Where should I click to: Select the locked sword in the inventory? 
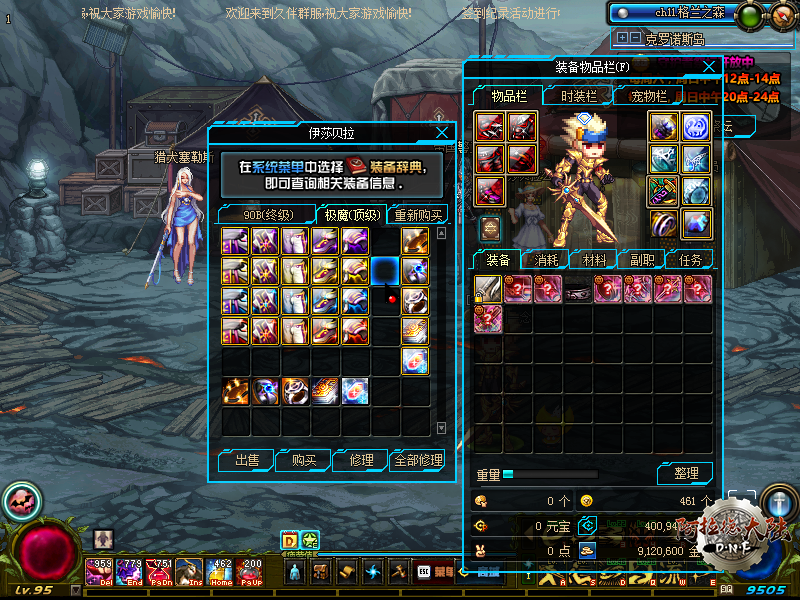click(488, 290)
